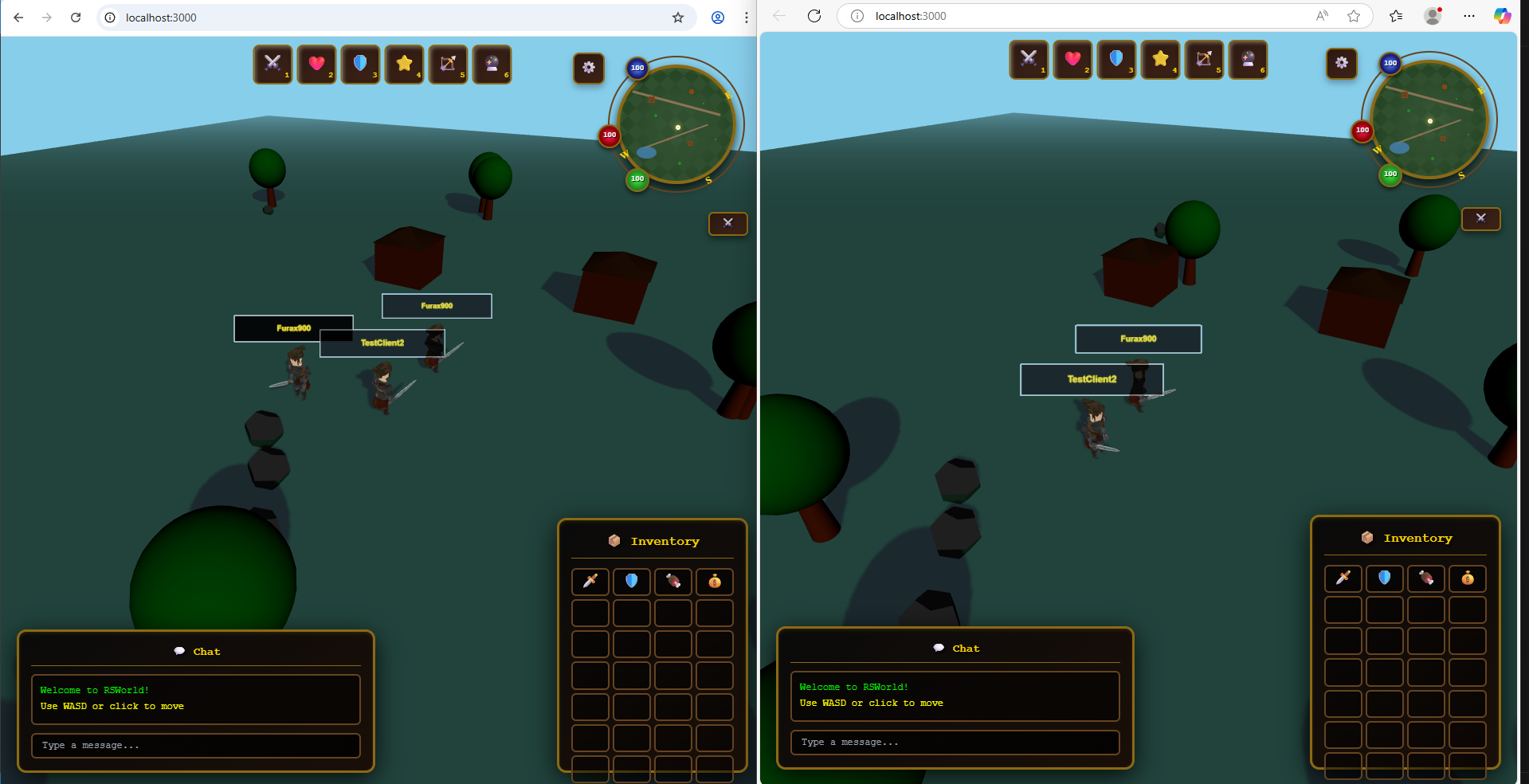The image size is (1529, 784).
Task: Activate the bow and arrow slot in Edge
Action: 1204,60
